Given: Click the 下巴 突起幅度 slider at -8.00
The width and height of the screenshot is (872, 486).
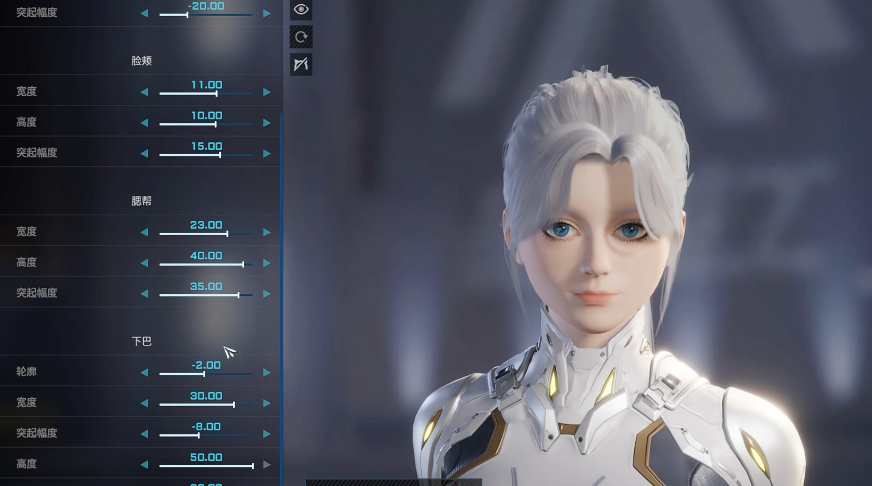Looking at the screenshot, I should pyautogui.click(x=198, y=435).
